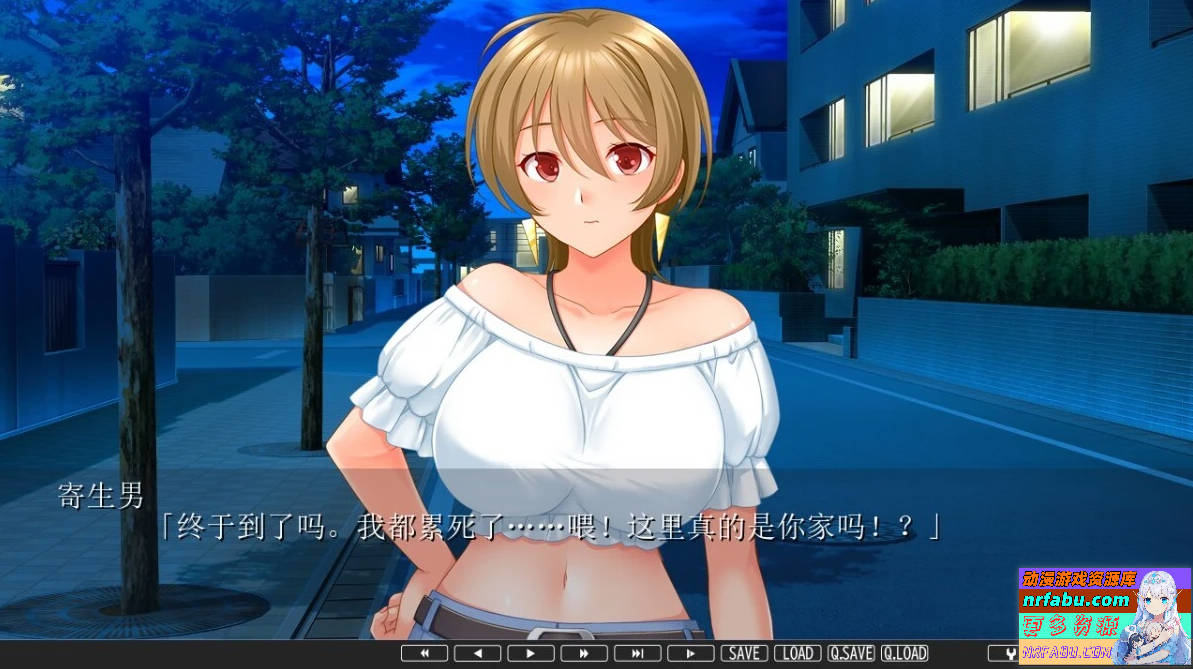
Task: Click the dialogue text to continue
Action: coord(550,527)
